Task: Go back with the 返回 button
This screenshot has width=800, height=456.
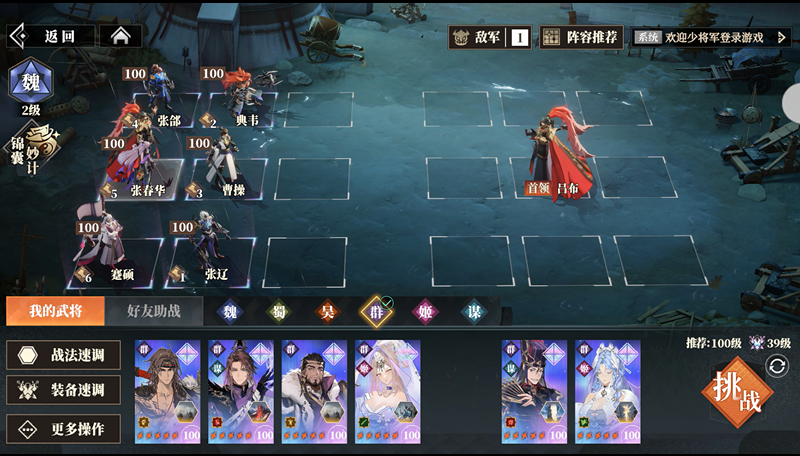Action: coord(52,36)
